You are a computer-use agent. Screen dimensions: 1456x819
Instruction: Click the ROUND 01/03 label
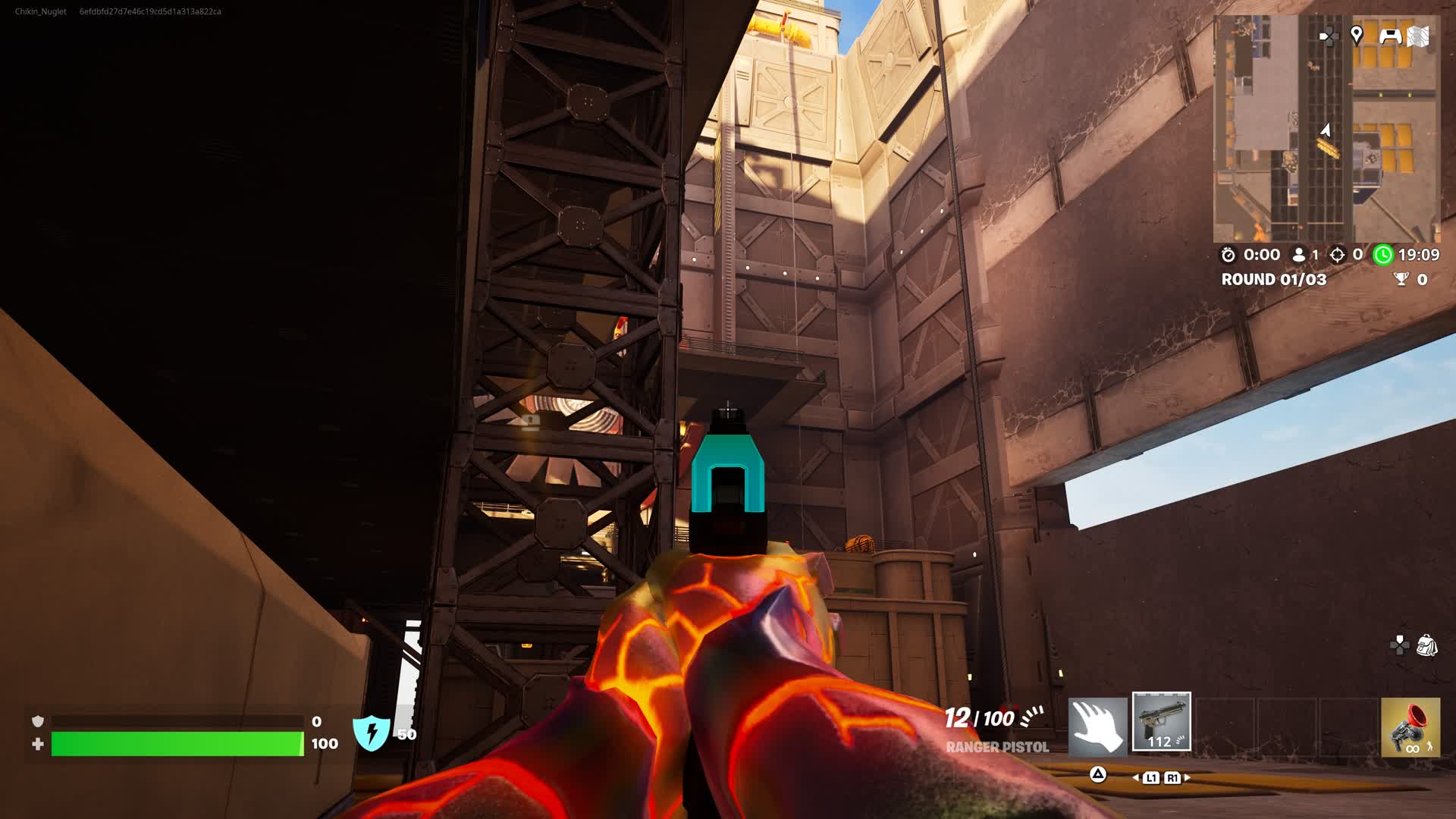click(x=1272, y=280)
